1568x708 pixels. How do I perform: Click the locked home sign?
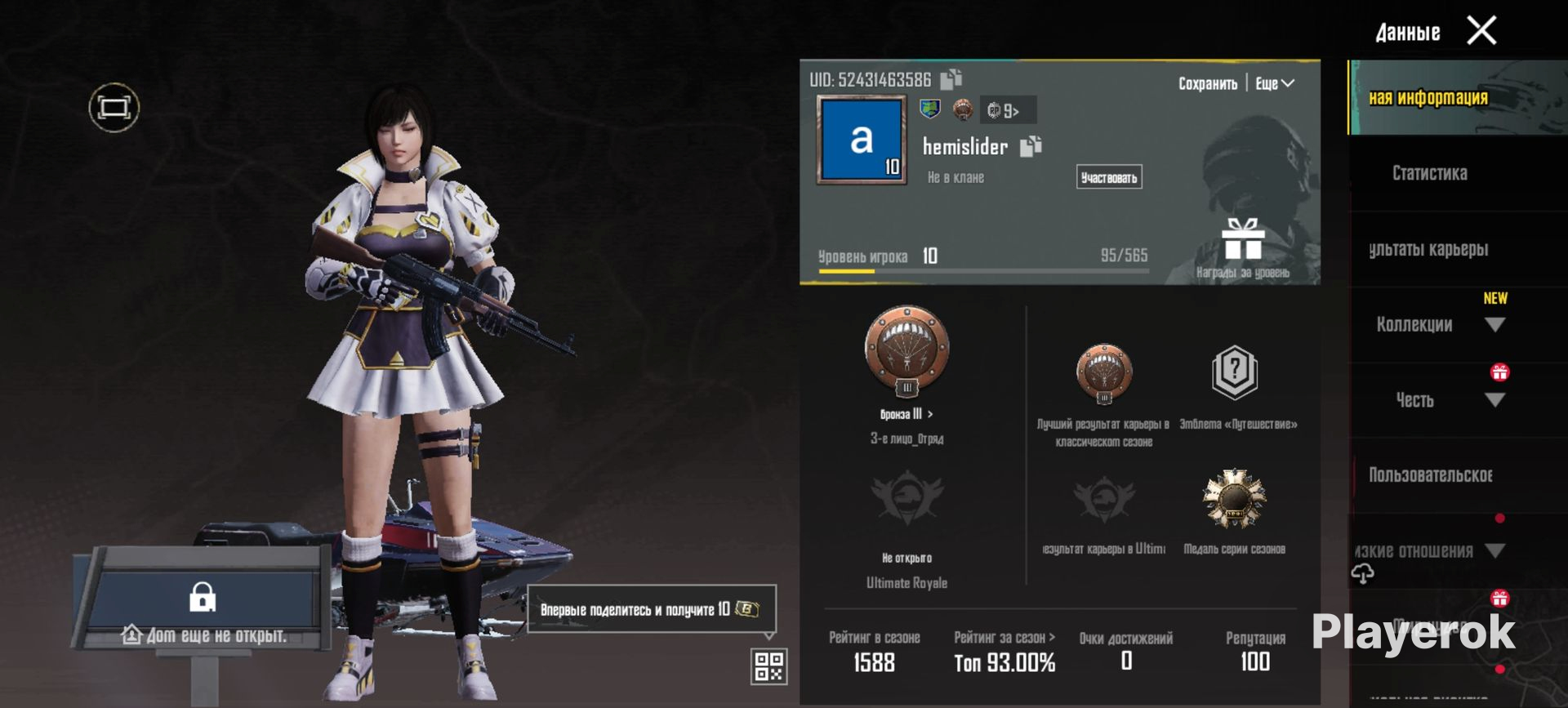[203, 600]
